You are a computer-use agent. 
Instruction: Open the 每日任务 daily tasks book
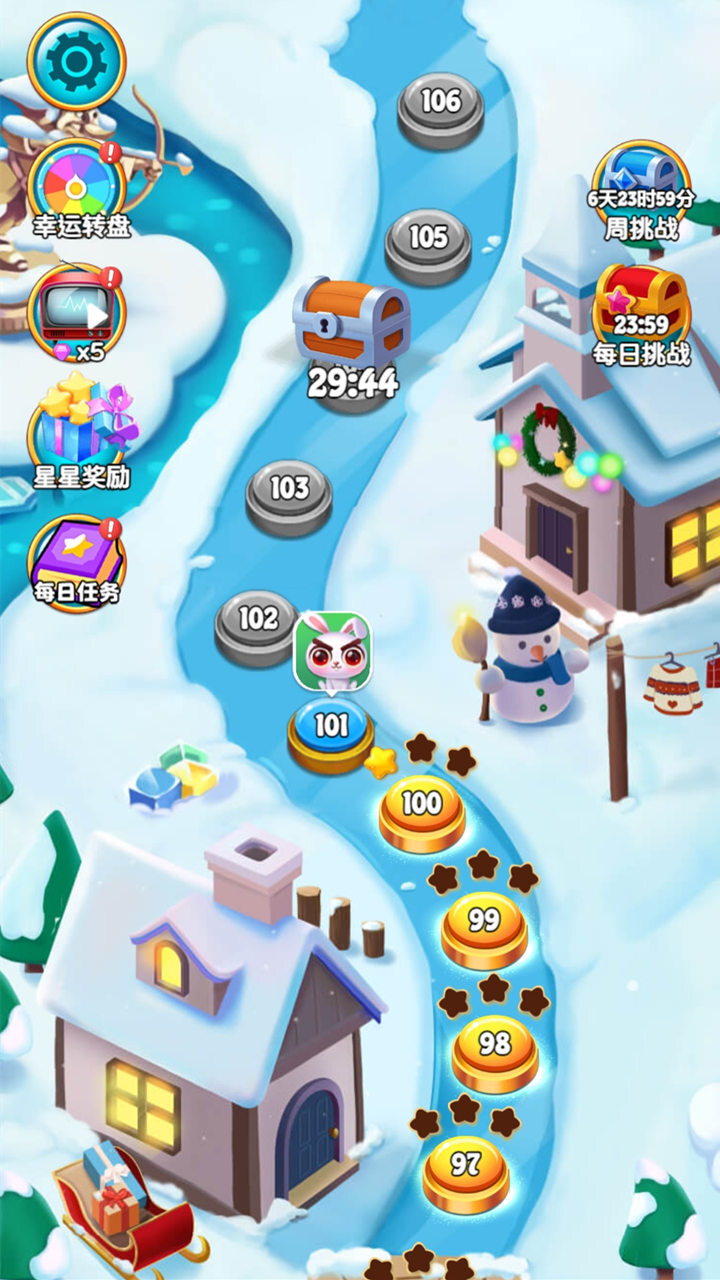coord(76,562)
